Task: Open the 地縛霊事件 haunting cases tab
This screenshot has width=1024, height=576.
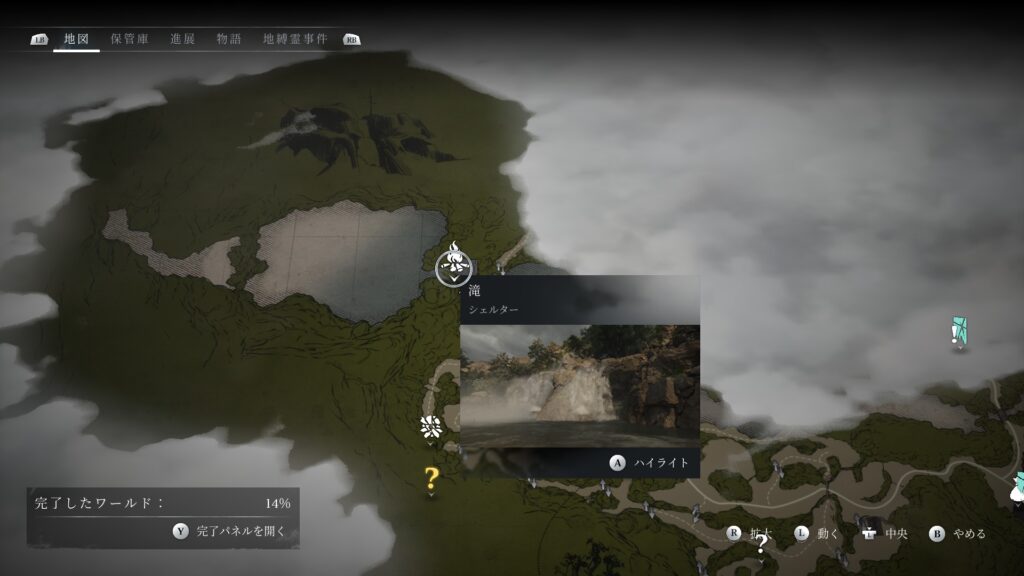Action: (294, 39)
